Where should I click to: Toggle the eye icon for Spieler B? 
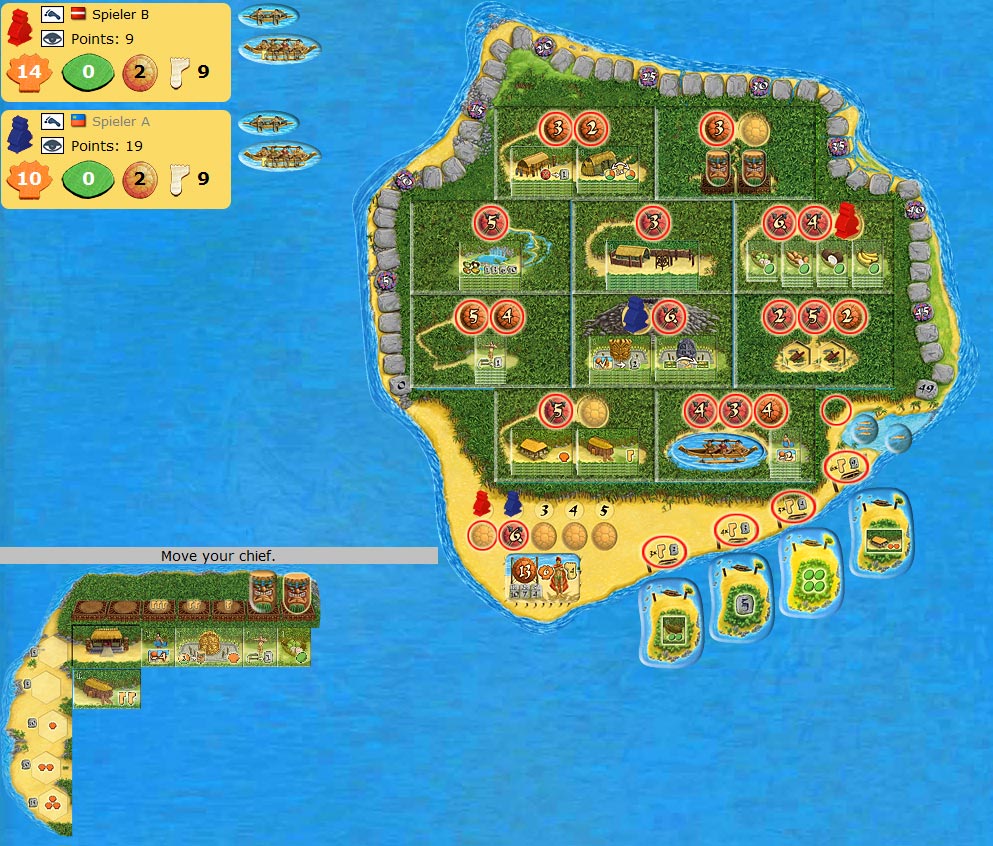pyautogui.click(x=51, y=39)
